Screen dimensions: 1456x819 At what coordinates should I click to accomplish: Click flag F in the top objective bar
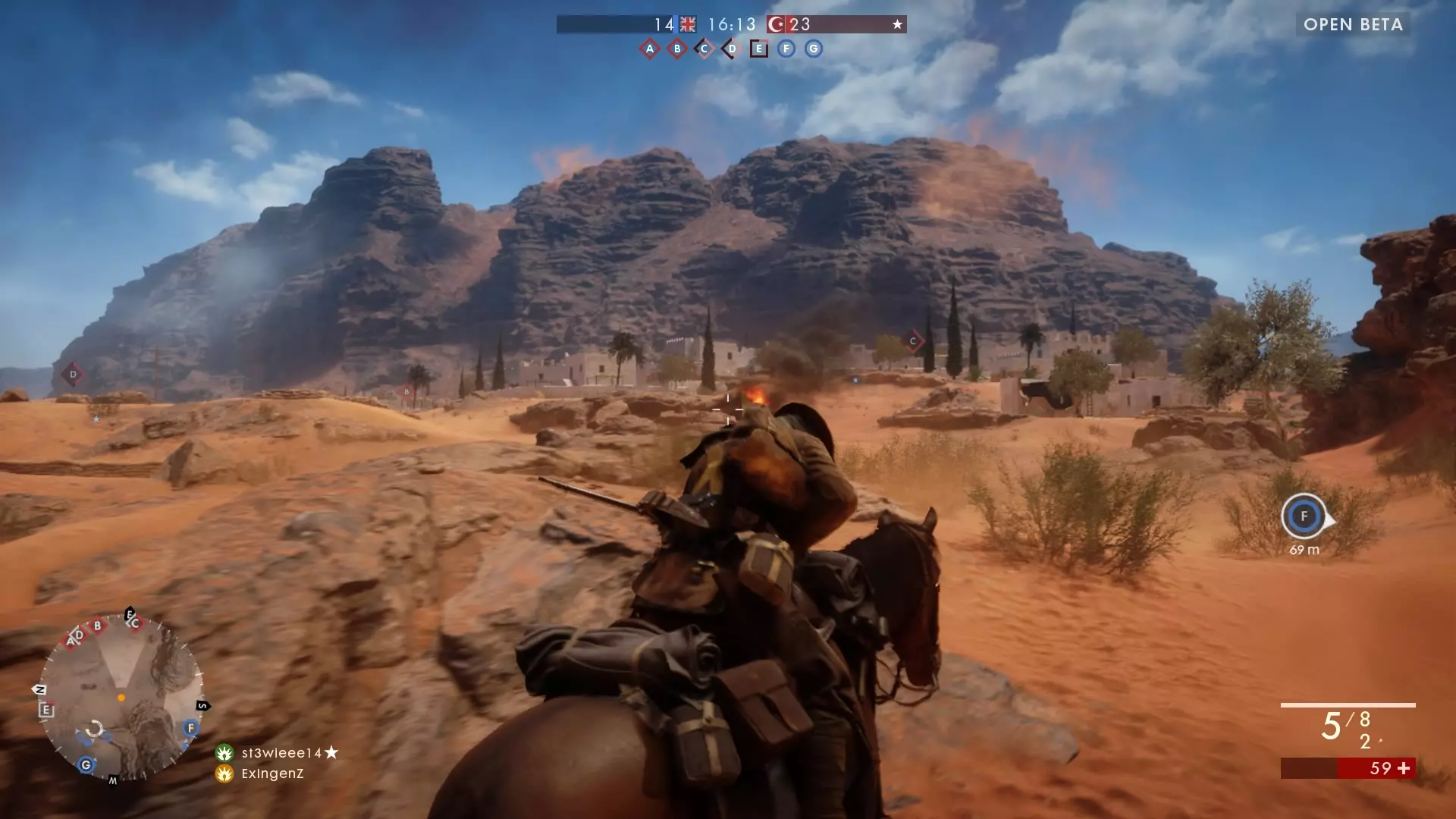(786, 49)
